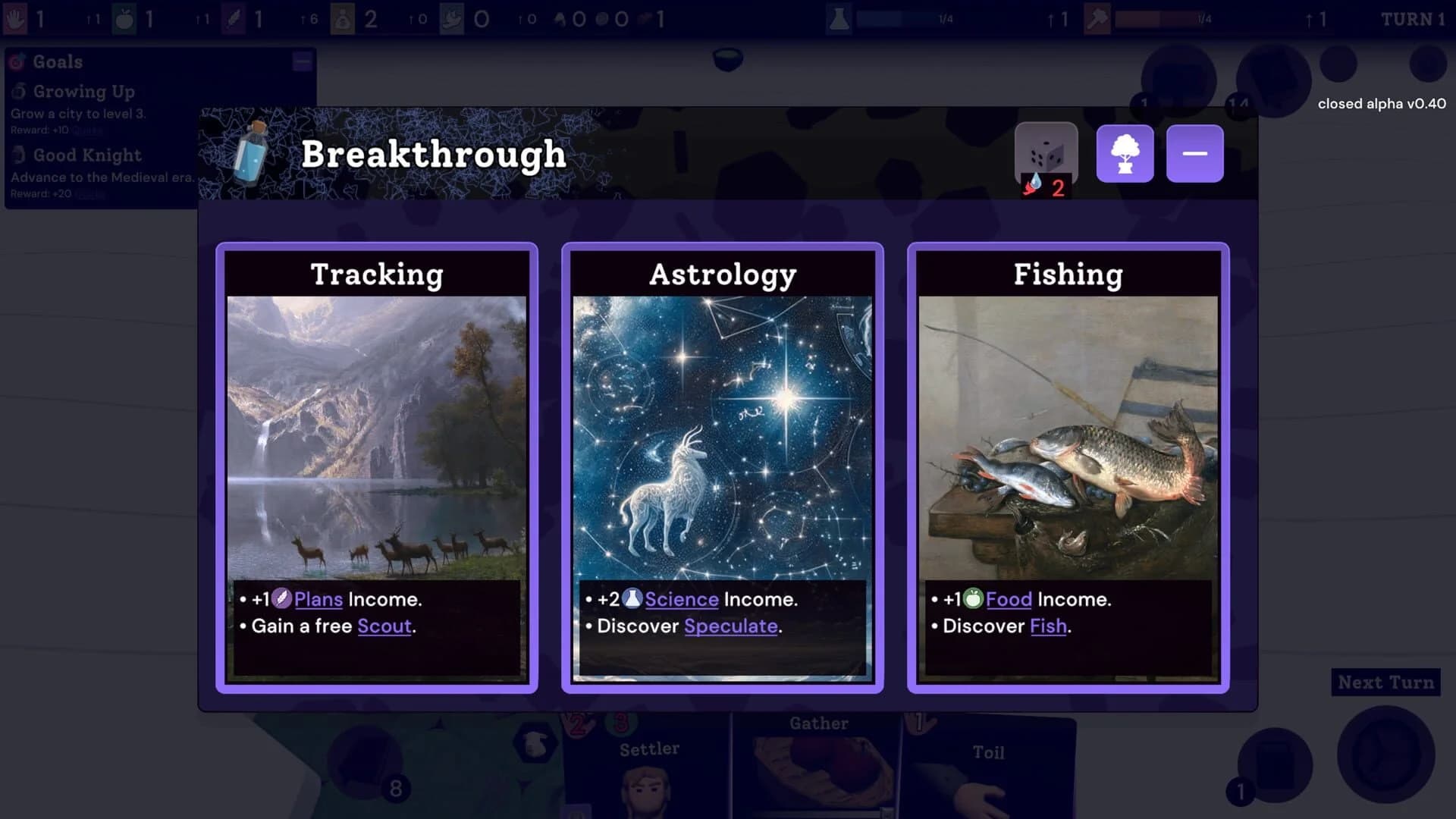Open the Speculate link on Astrology card
1456x819 pixels.
[730, 626]
